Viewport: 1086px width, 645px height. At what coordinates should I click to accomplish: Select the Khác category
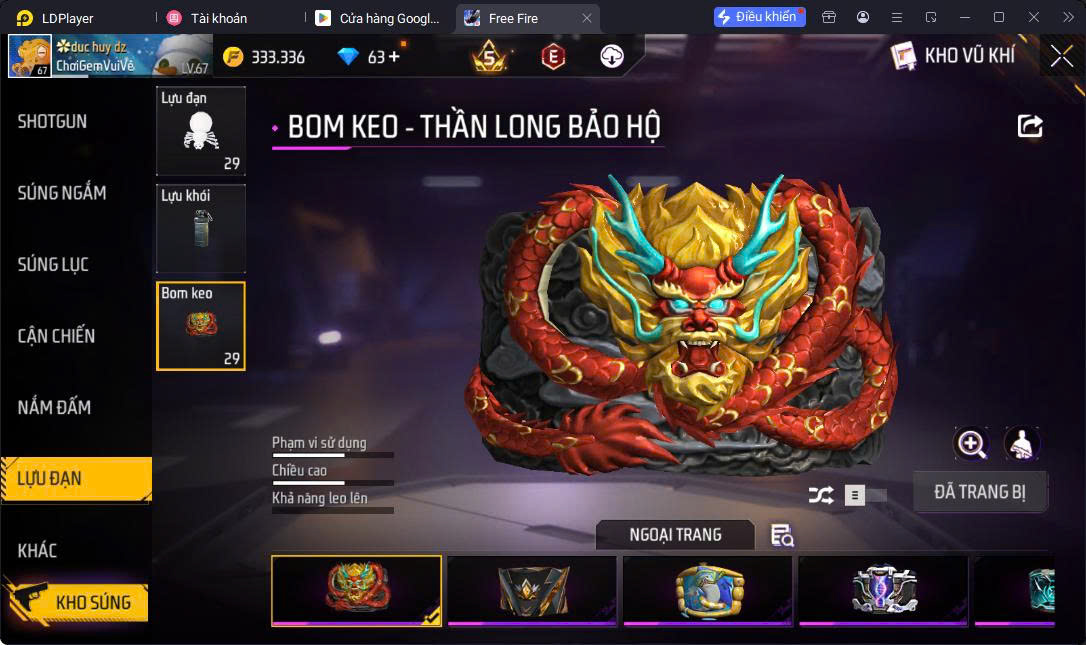38,551
